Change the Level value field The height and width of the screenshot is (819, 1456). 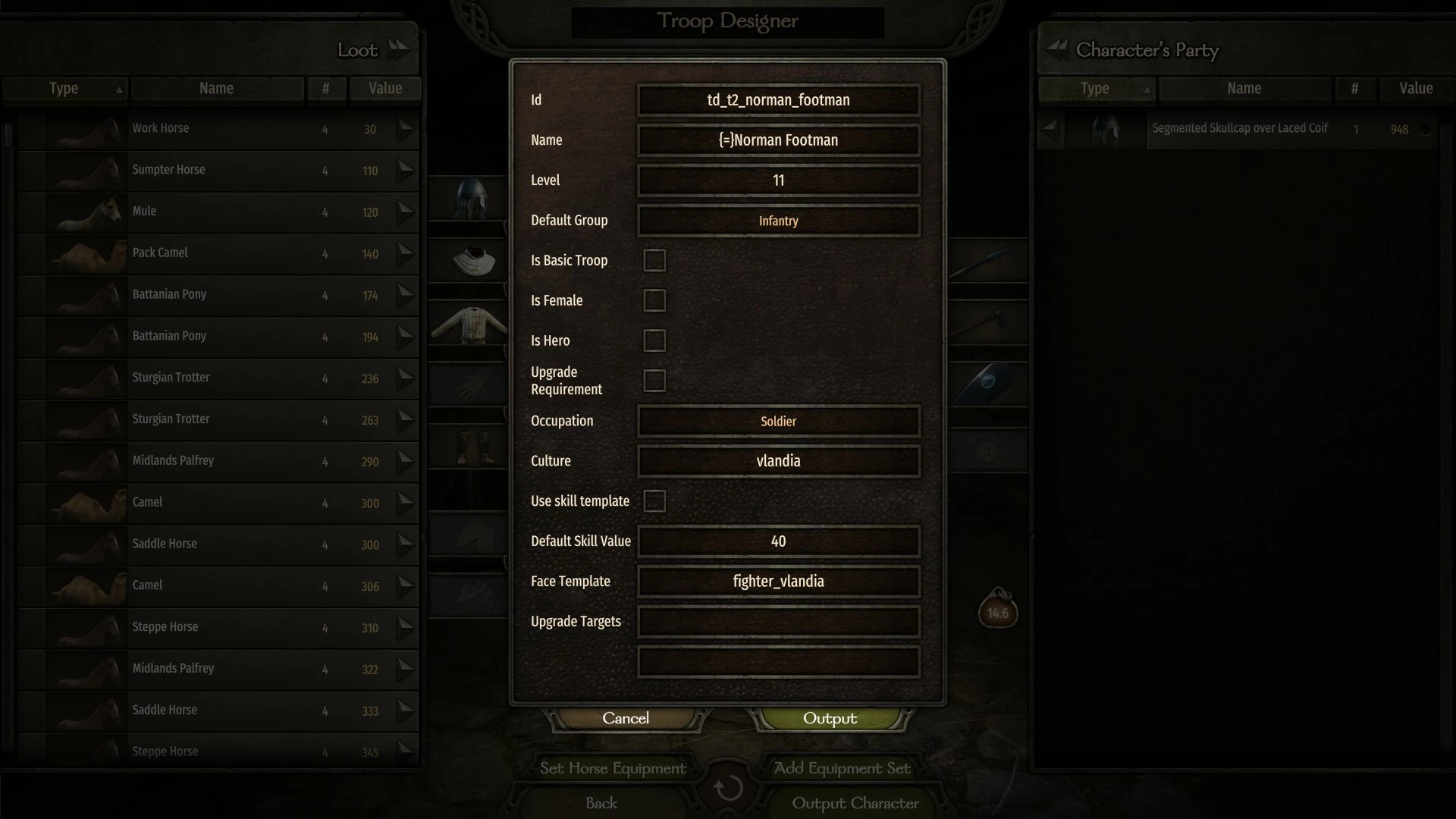click(778, 180)
